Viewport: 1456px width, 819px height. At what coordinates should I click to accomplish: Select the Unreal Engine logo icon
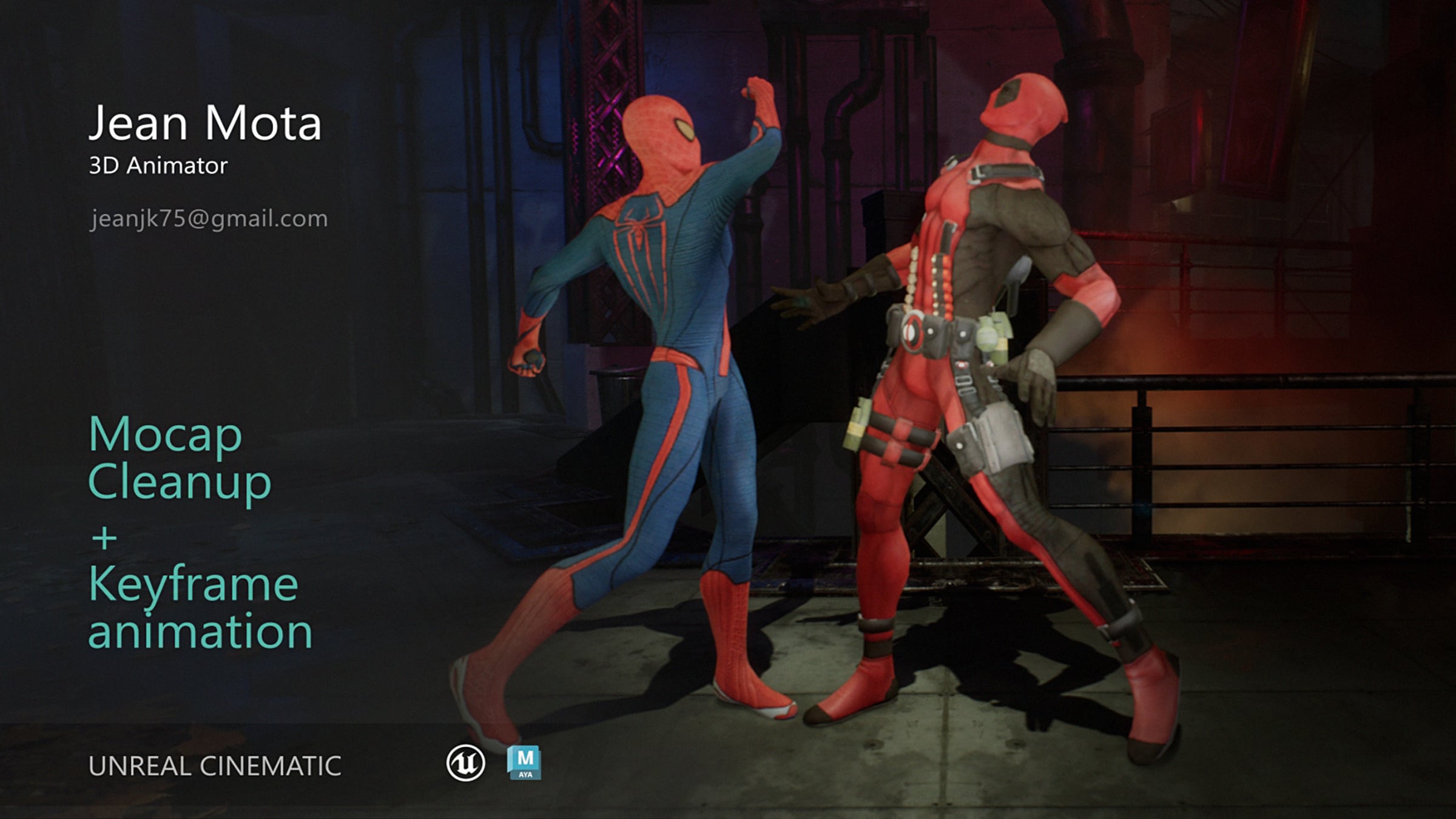465,763
